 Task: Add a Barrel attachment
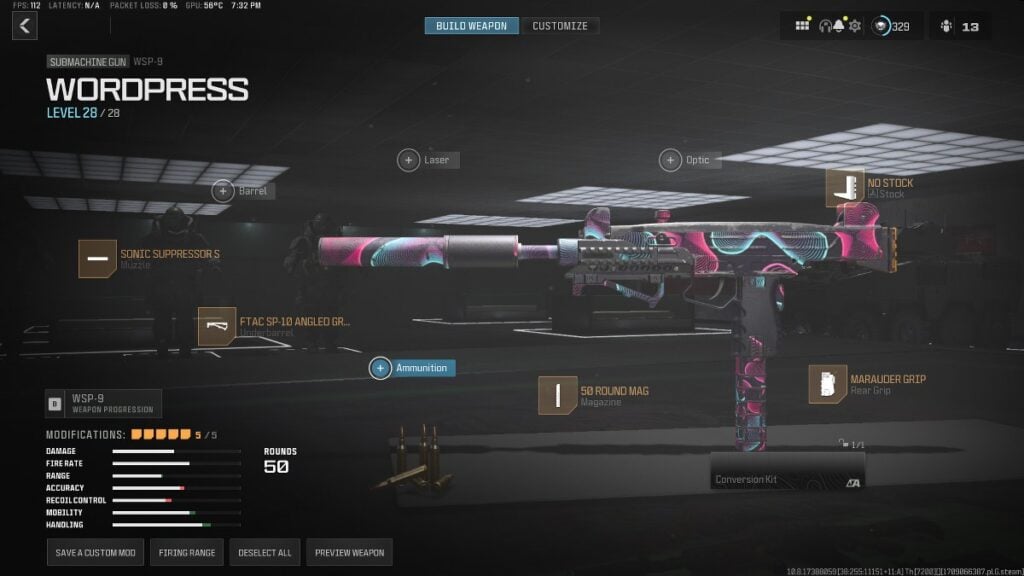(x=223, y=190)
